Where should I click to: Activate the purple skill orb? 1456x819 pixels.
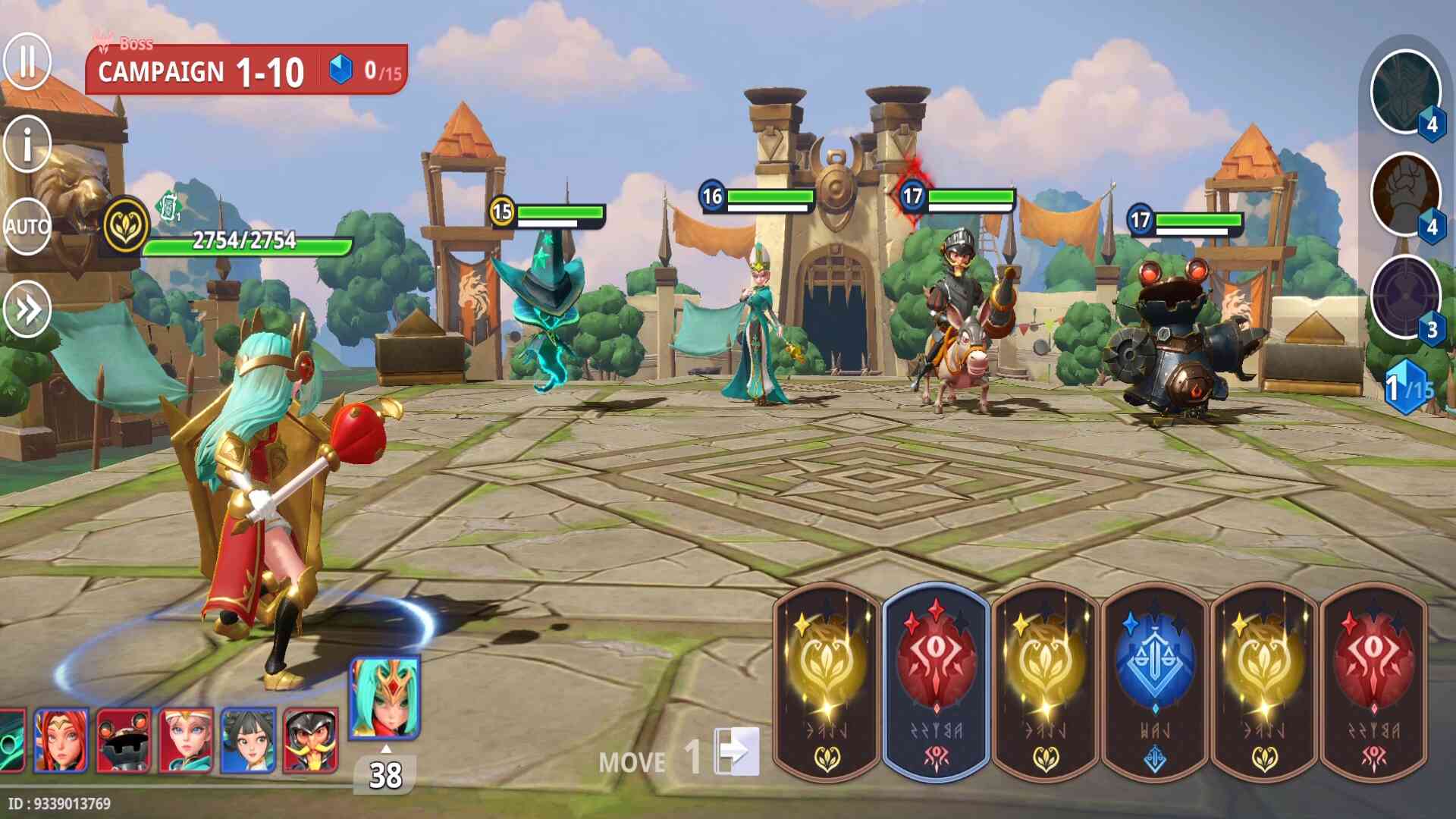pos(1405,297)
